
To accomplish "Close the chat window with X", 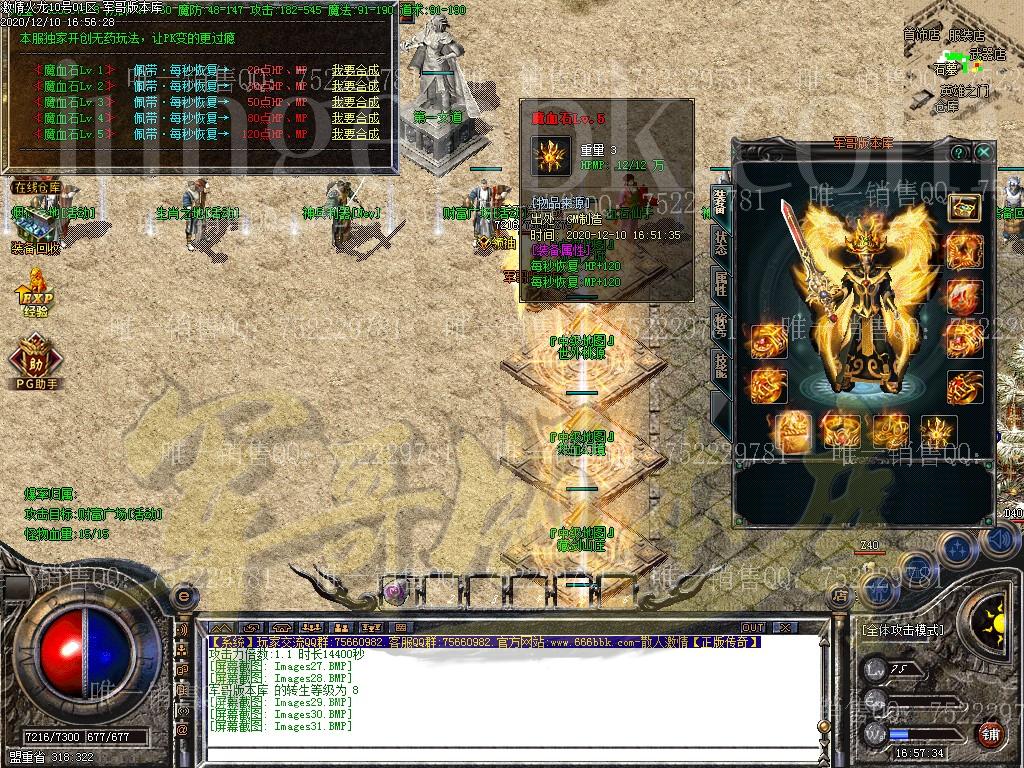I will pyautogui.click(x=785, y=628).
